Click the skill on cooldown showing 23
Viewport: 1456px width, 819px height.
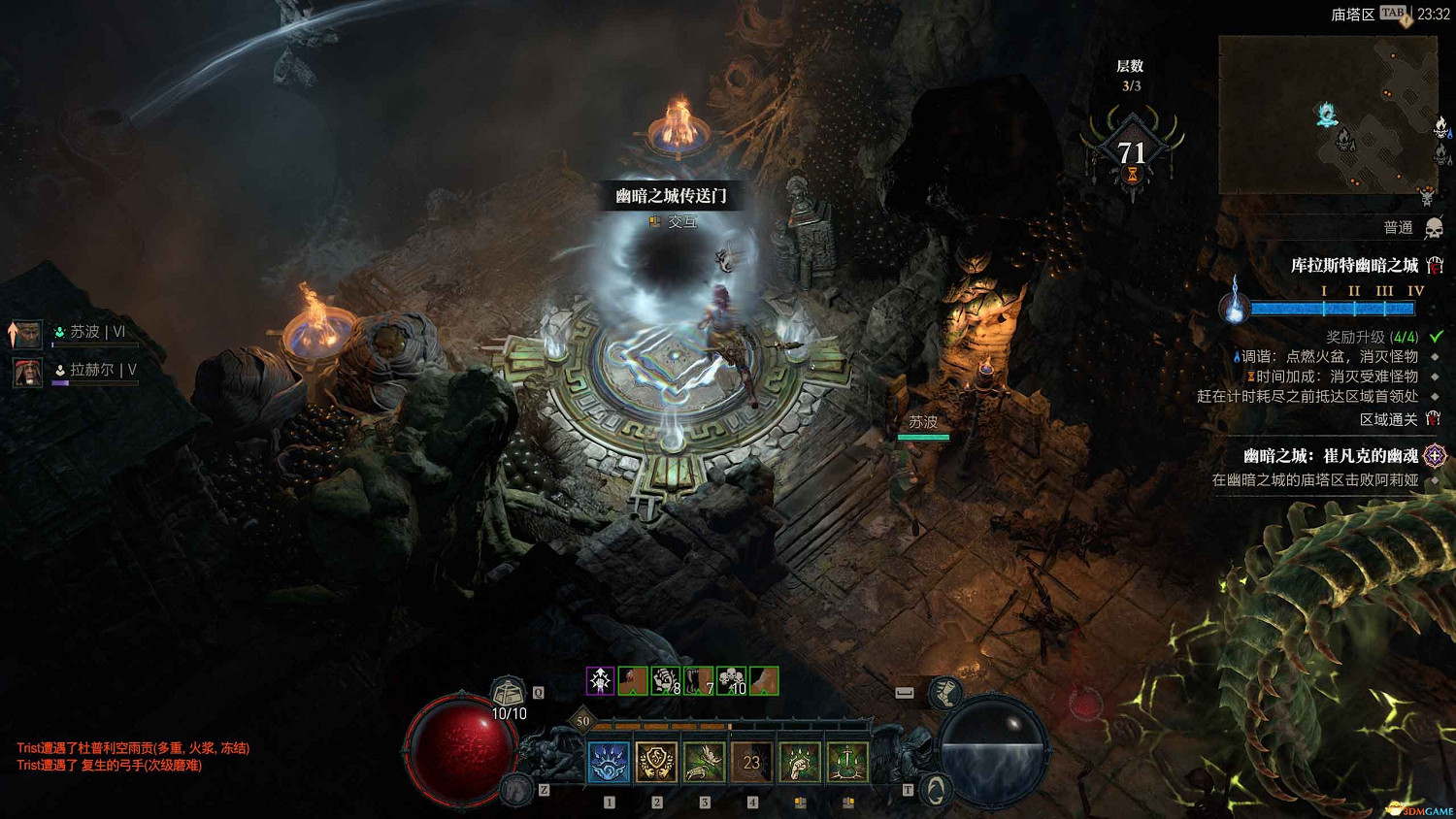[x=751, y=762]
